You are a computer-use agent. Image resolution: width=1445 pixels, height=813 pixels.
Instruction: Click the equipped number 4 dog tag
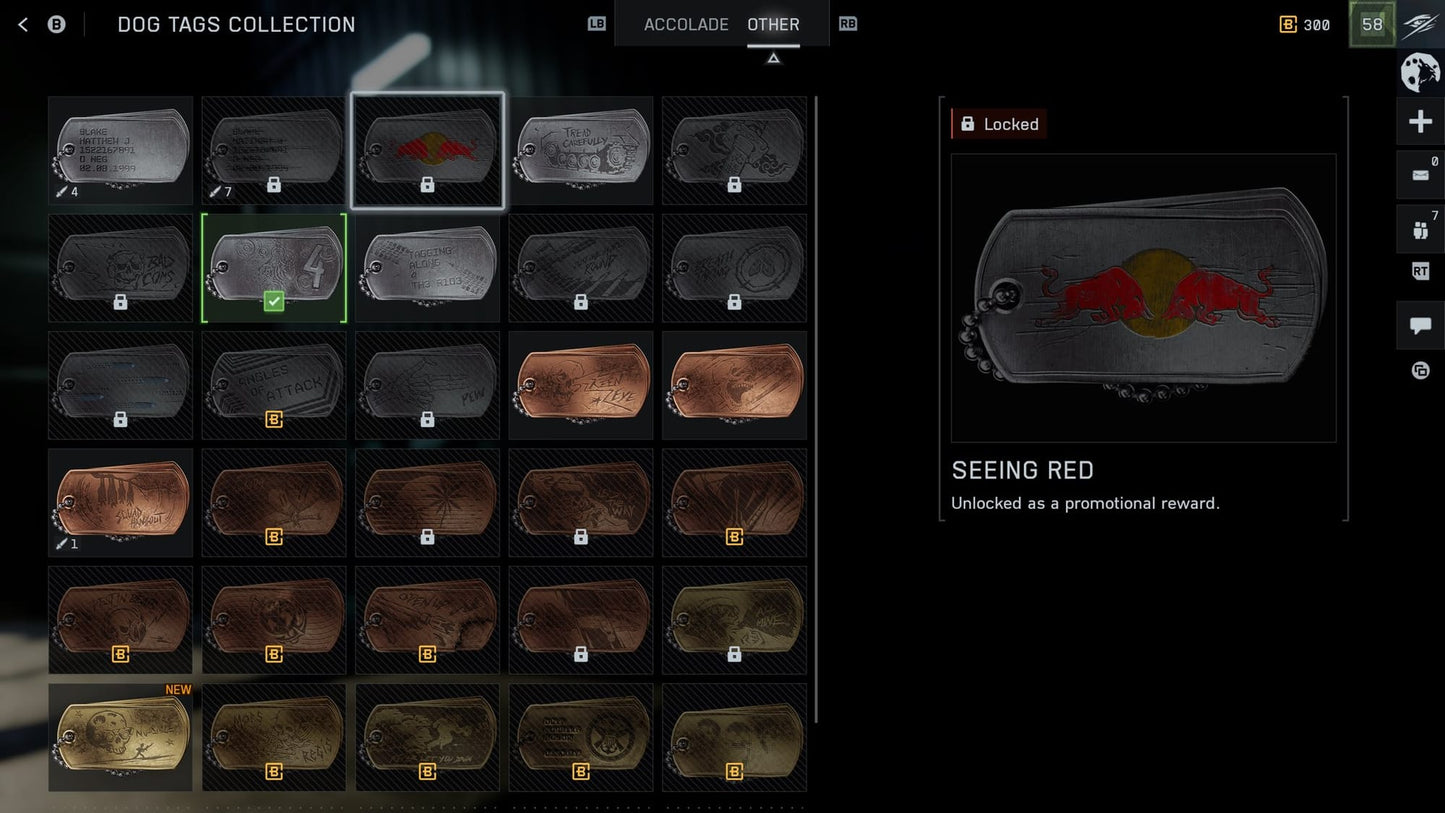pos(274,268)
